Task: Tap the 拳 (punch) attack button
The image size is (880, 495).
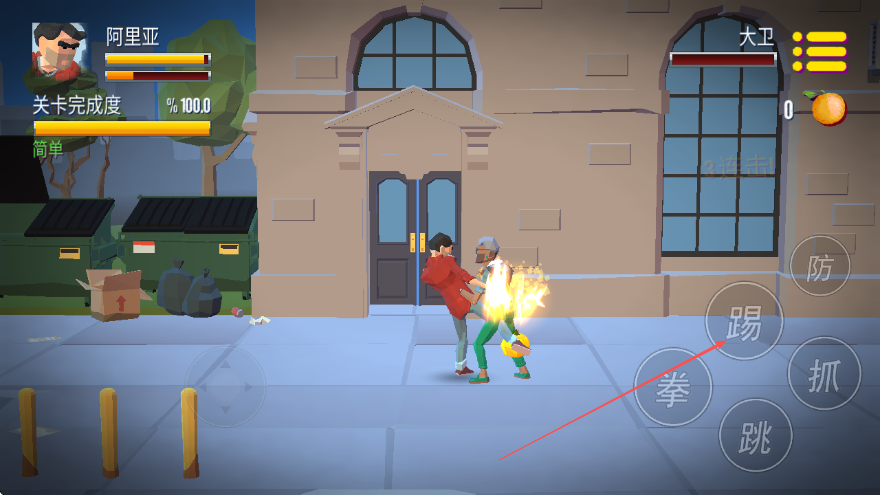Action: click(673, 387)
